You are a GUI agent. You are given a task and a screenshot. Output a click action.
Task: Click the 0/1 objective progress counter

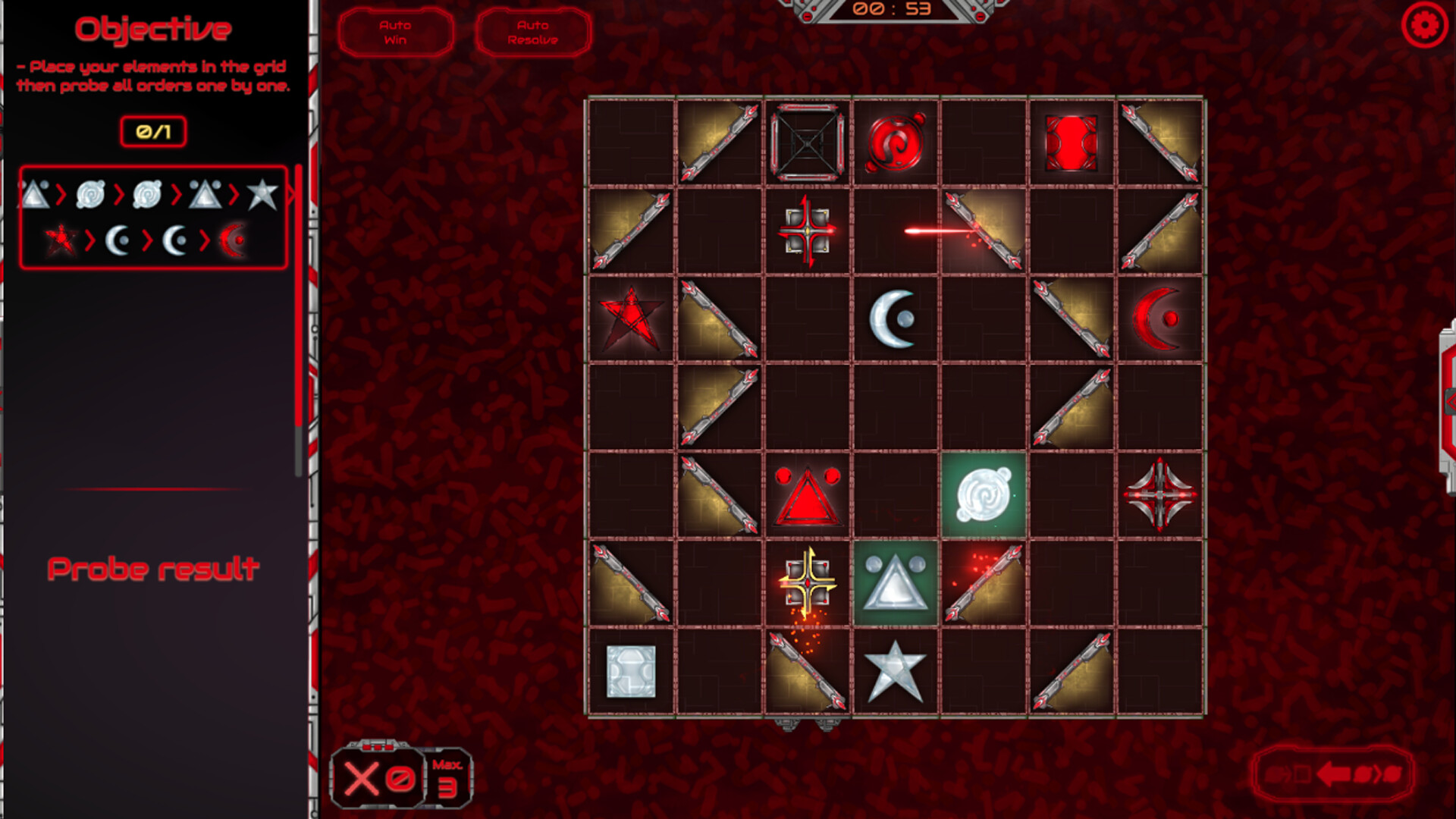[152, 130]
